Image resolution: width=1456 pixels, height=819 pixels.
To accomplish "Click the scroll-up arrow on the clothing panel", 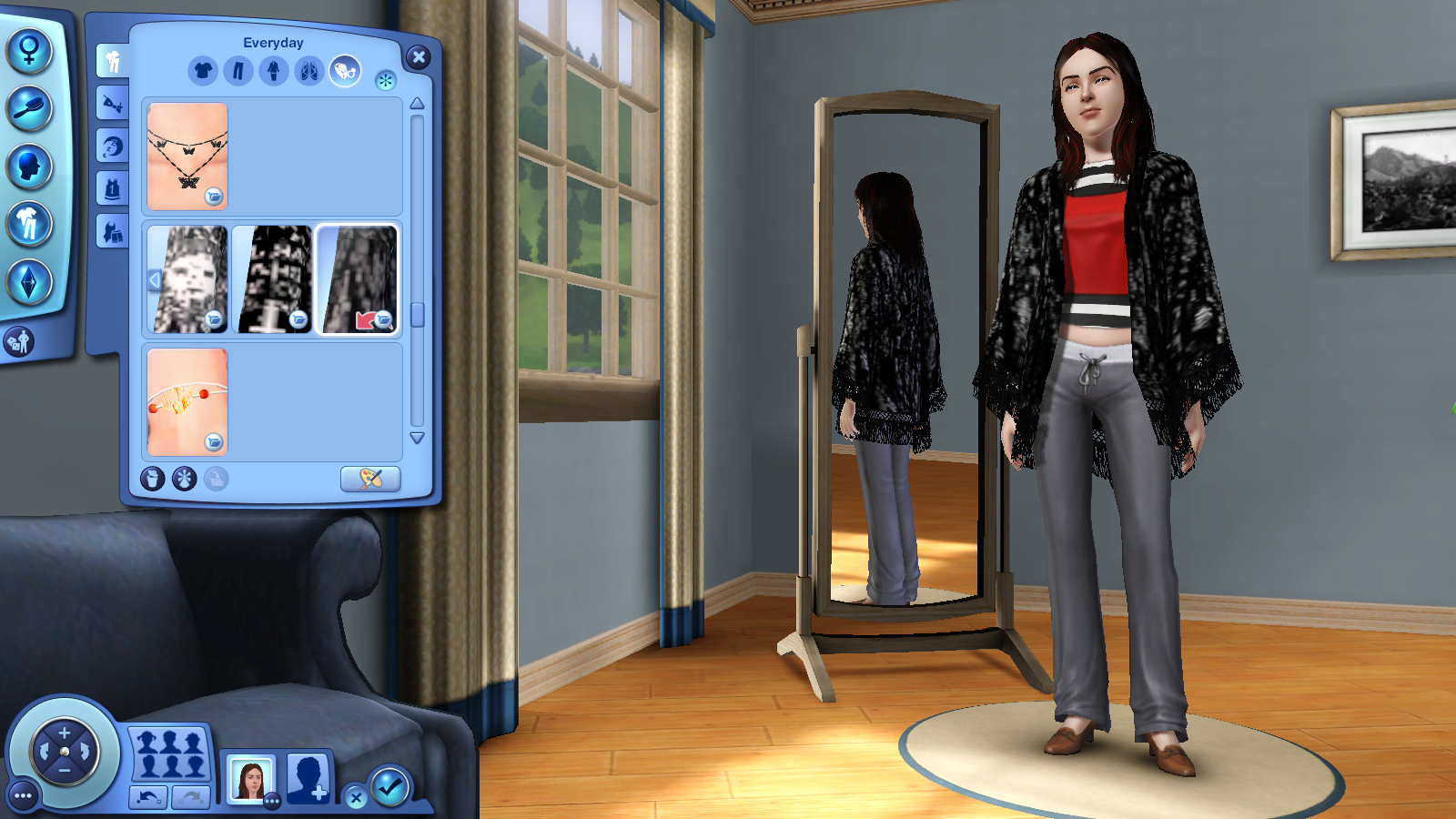I will click(416, 102).
